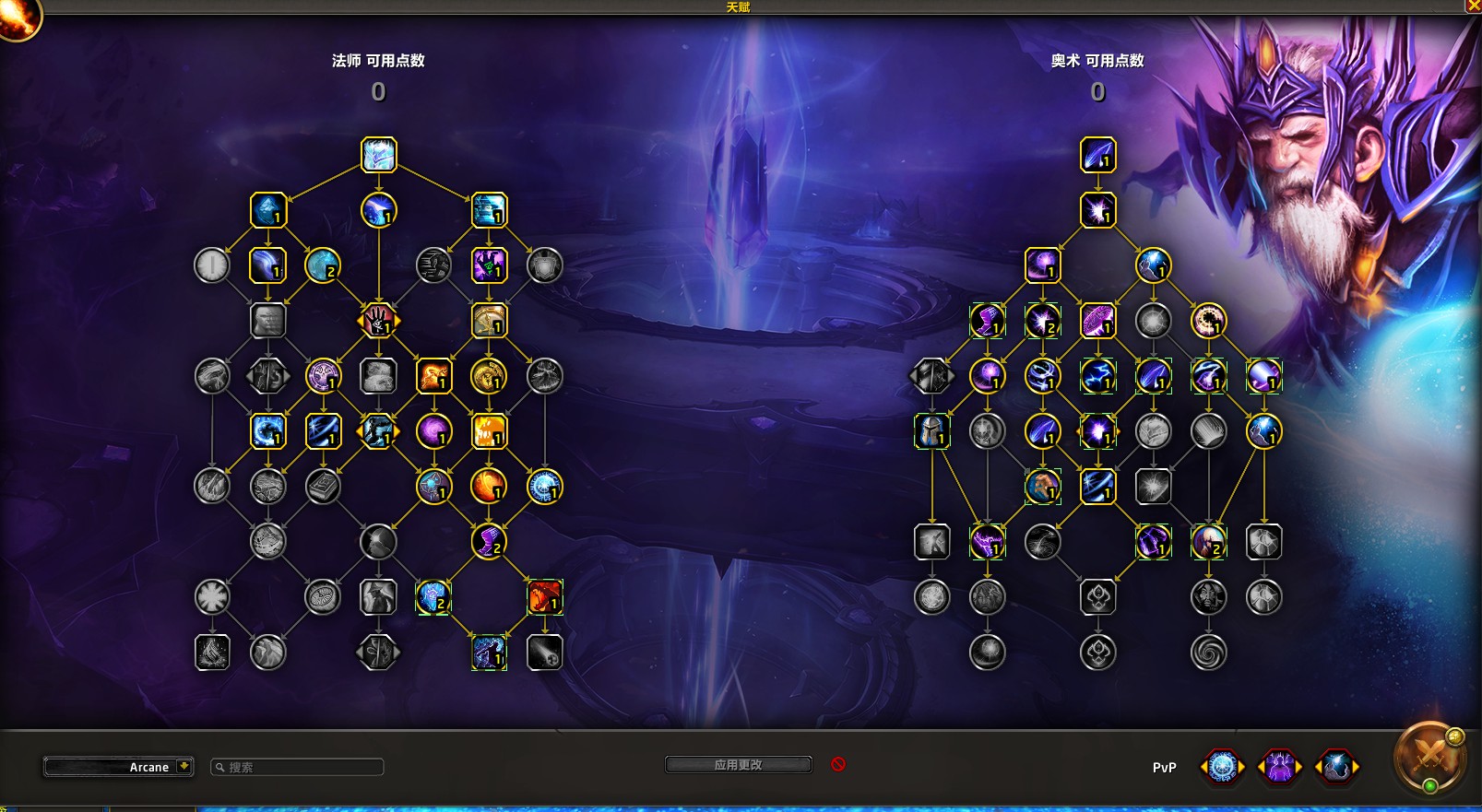
Task: Select the top talent of the Mage class tree
Action: tap(379, 155)
